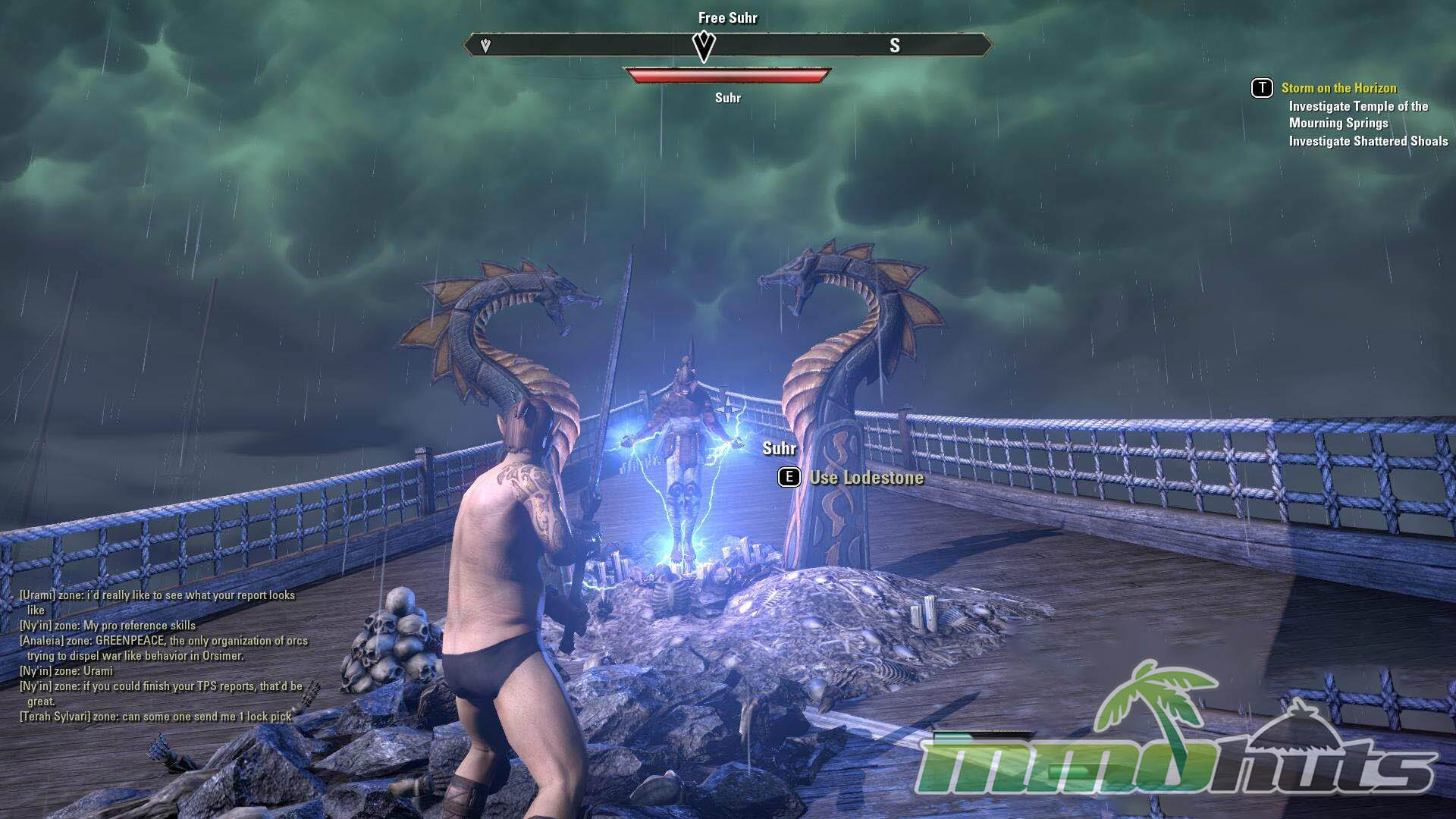Select the Storm on the Horizon quest title

1338,88
